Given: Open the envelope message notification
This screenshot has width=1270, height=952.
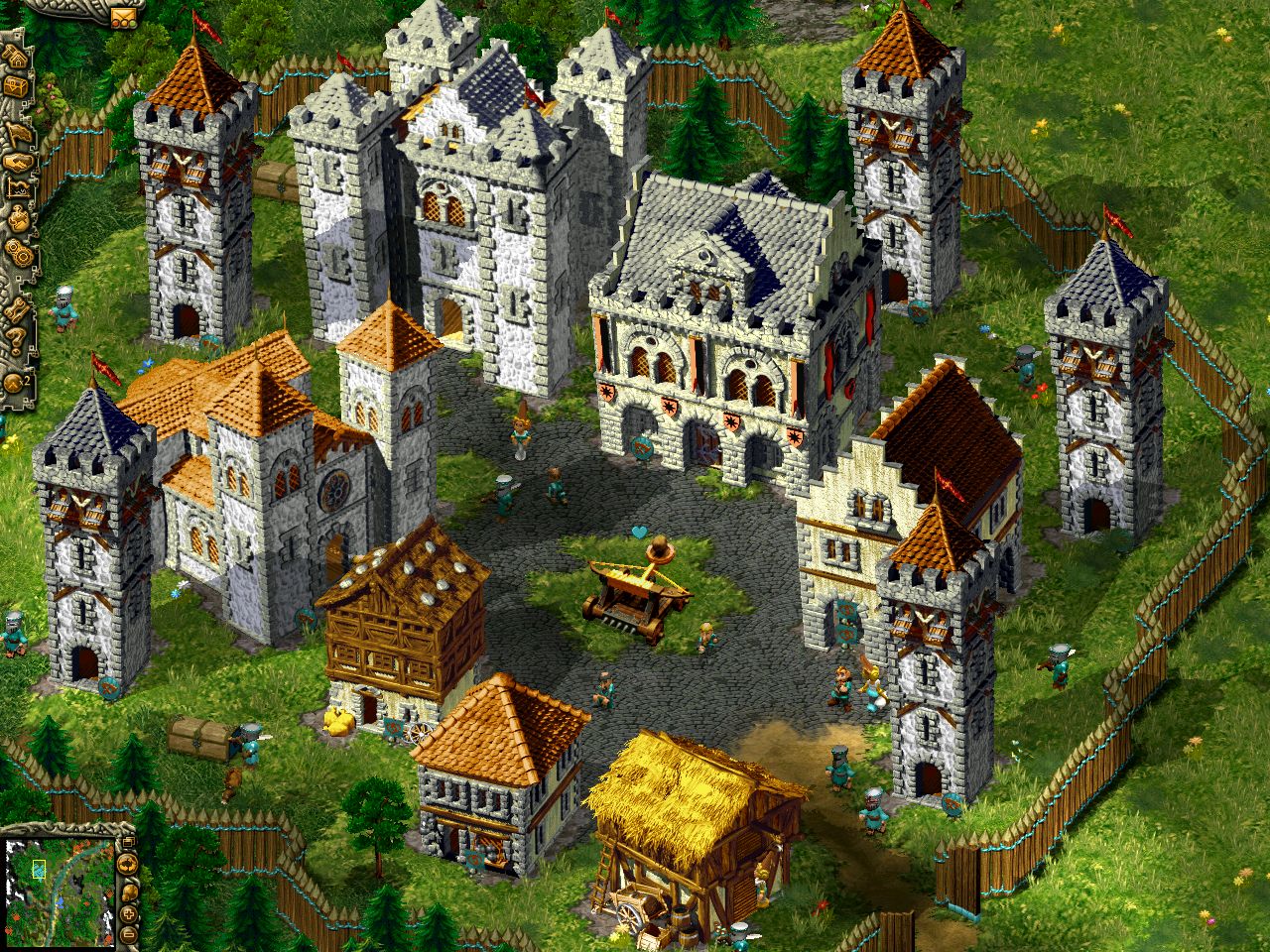Looking at the screenshot, I should click(124, 16).
